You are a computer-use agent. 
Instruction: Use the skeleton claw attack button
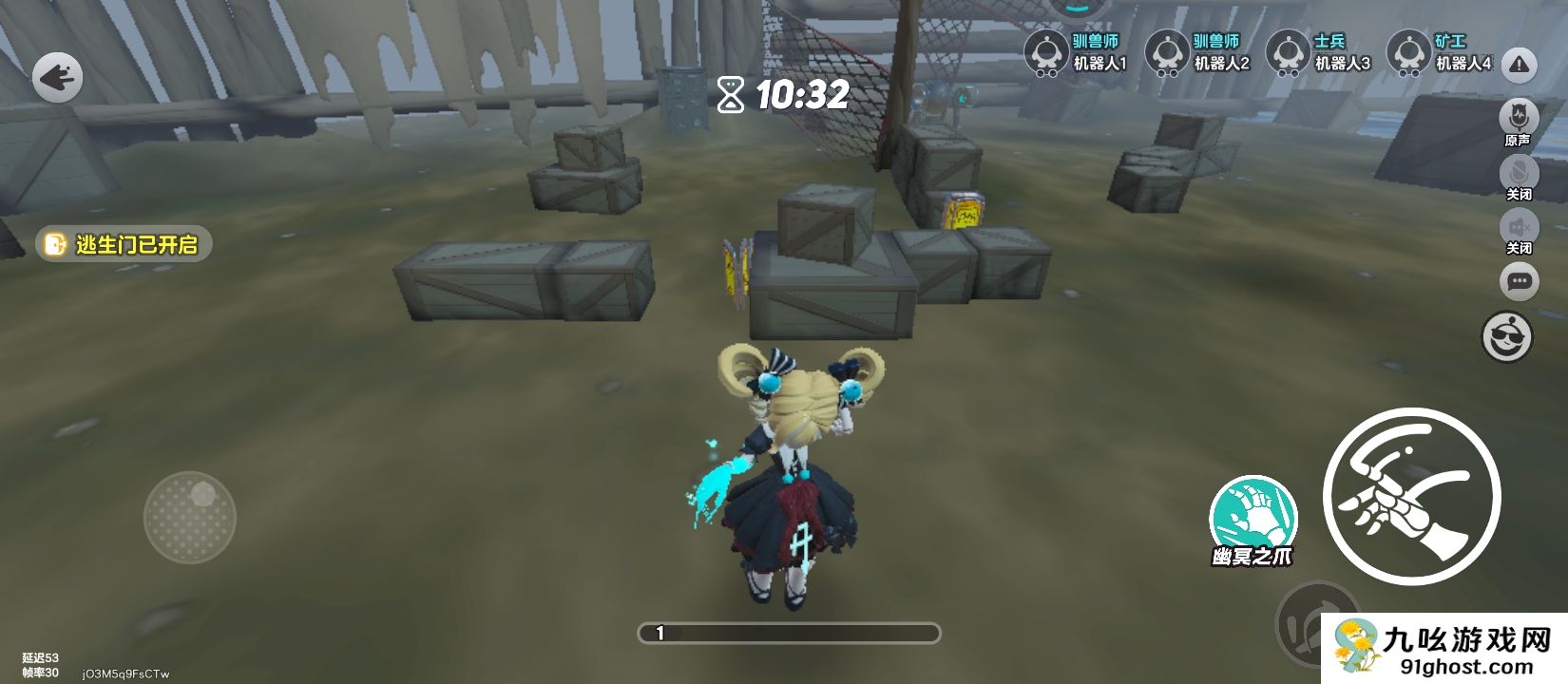point(1411,496)
